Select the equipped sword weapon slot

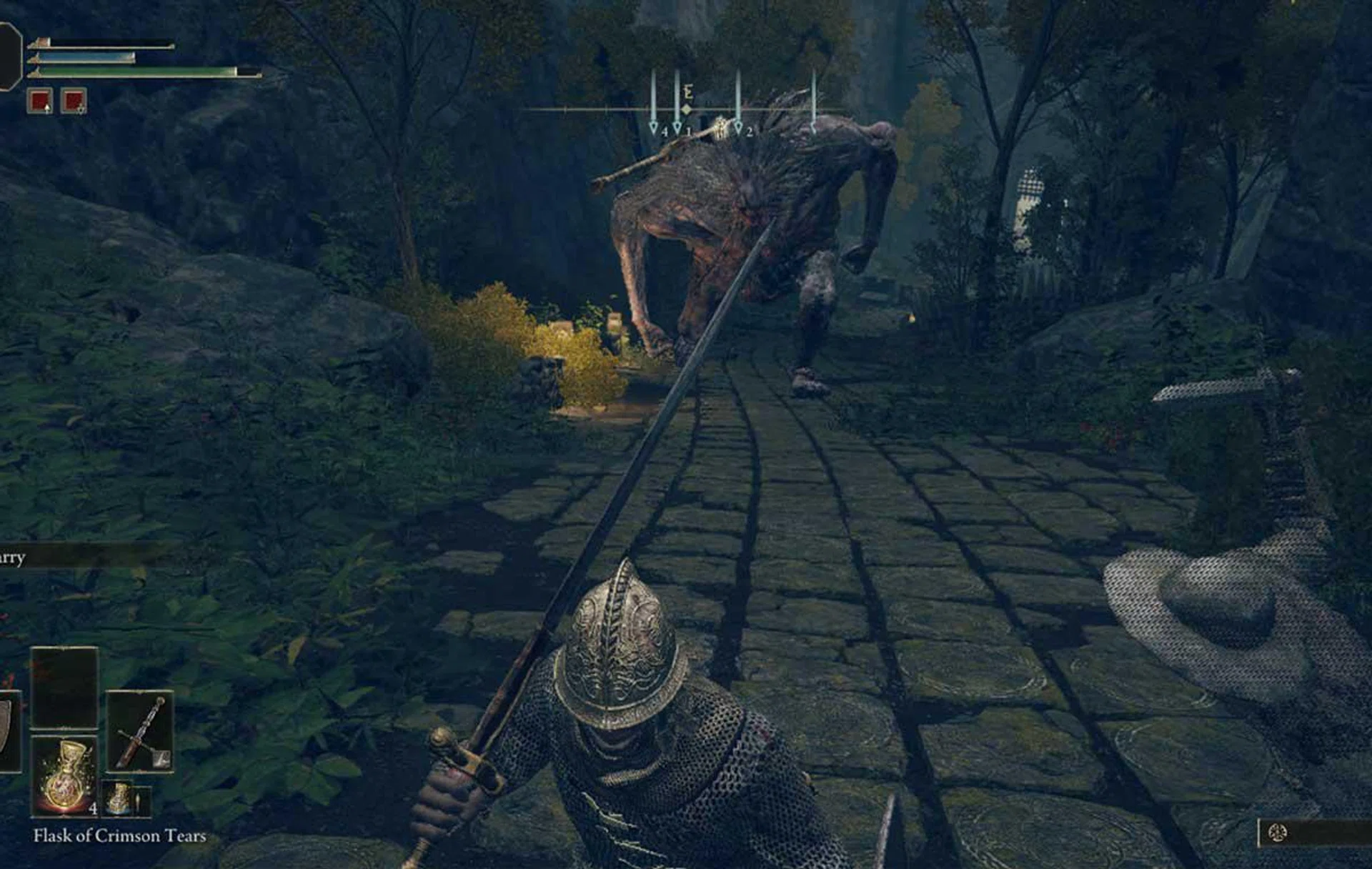tap(140, 731)
